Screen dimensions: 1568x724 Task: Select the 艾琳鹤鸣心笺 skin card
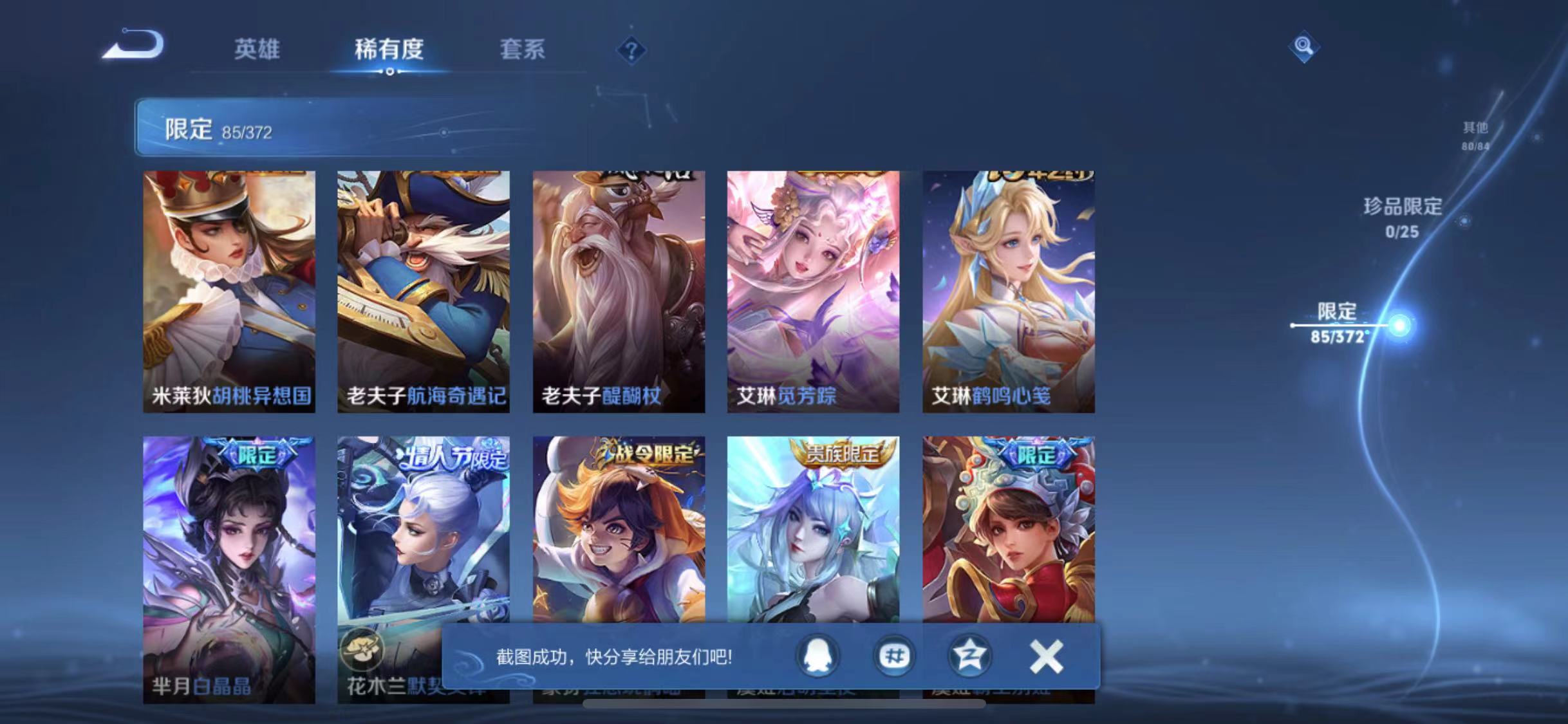1007,290
